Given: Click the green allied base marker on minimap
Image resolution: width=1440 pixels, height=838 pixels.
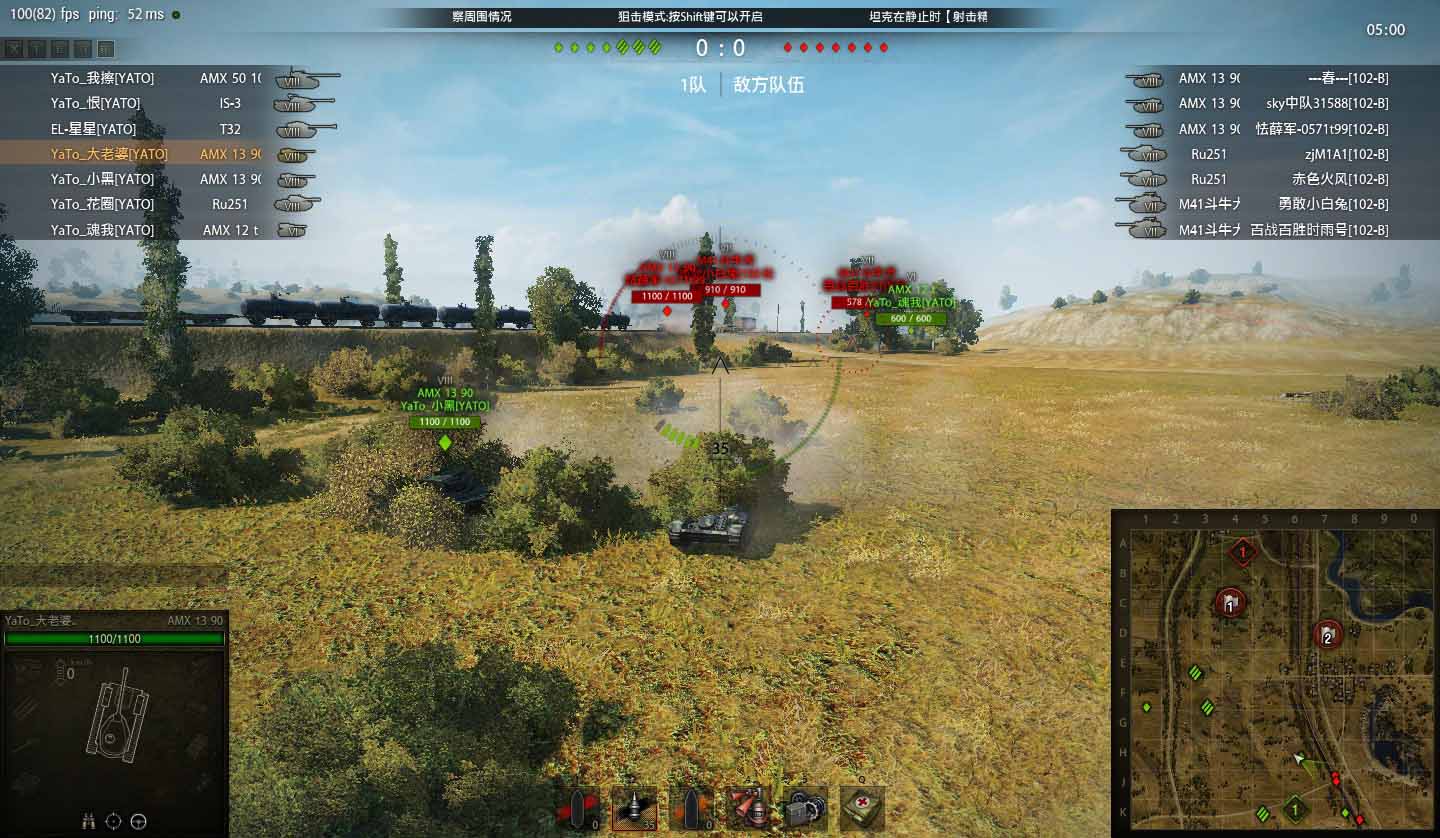Looking at the screenshot, I should pyautogui.click(x=1295, y=808).
